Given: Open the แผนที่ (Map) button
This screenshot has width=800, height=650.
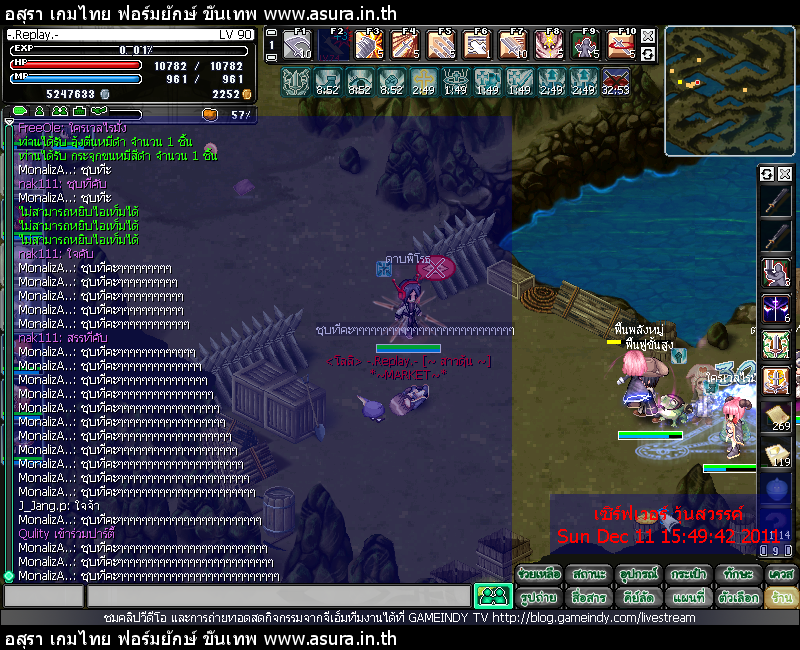Looking at the screenshot, I should pos(686,596).
